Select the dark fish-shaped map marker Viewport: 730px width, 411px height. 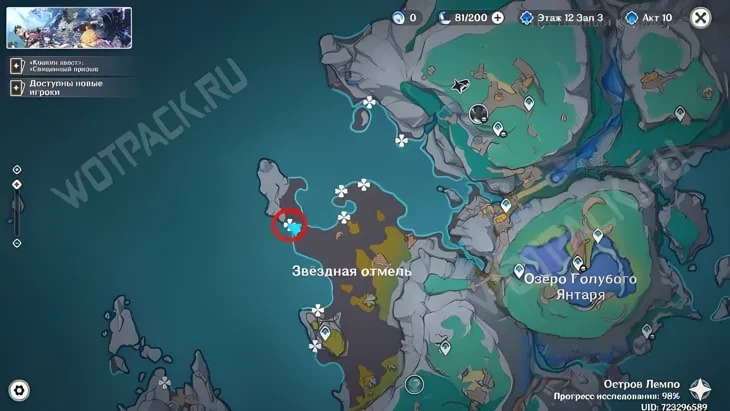tap(462, 87)
